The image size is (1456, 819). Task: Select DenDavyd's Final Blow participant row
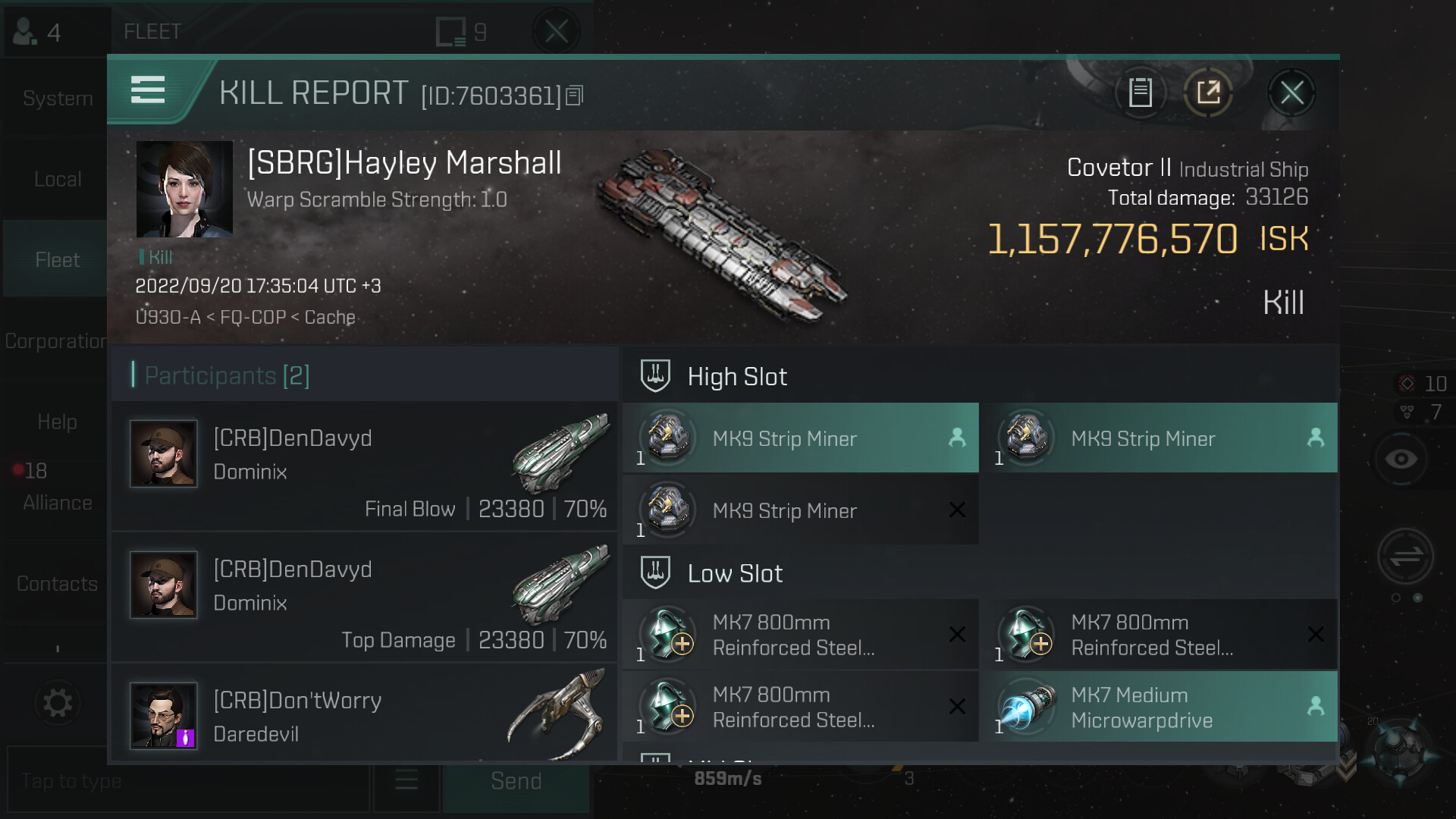(364, 466)
